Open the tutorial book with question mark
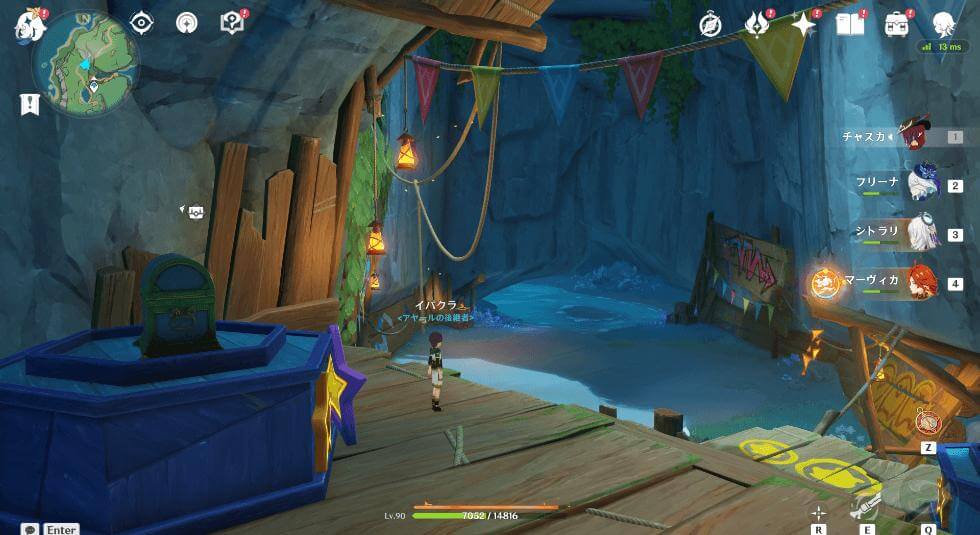This screenshot has height=535, width=980. coord(232,23)
